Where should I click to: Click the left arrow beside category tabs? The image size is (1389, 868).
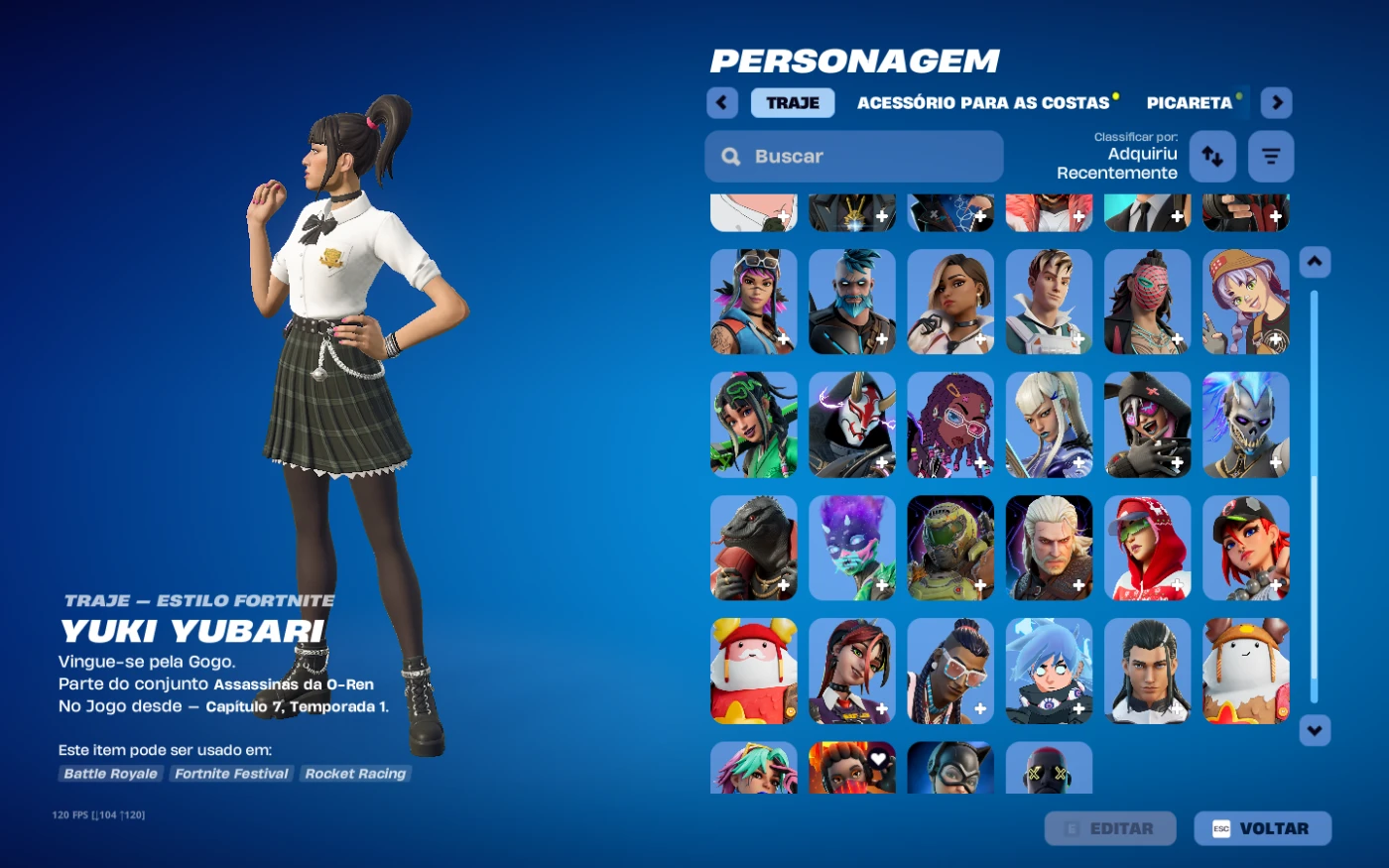(722, 103)
